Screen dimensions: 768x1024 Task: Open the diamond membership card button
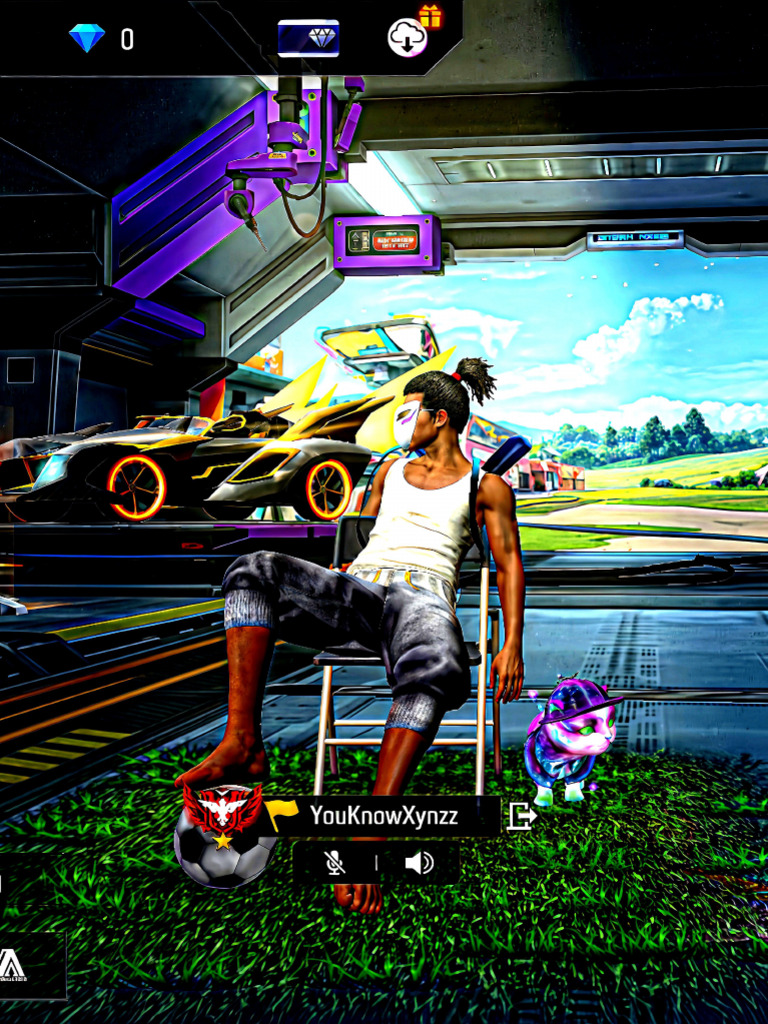pyautogui.click(x=308, y=38)
